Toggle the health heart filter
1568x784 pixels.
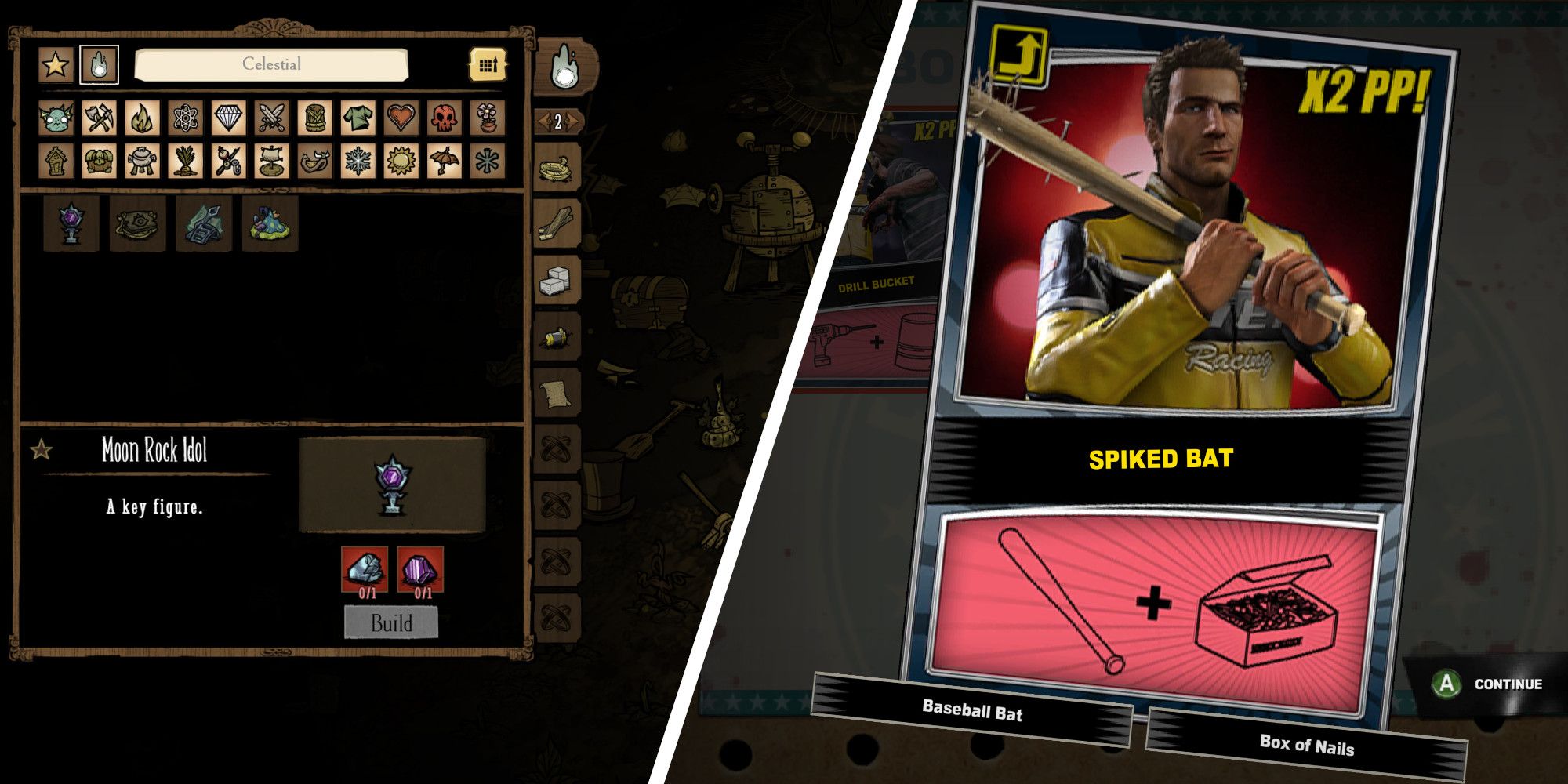(400, 118)
